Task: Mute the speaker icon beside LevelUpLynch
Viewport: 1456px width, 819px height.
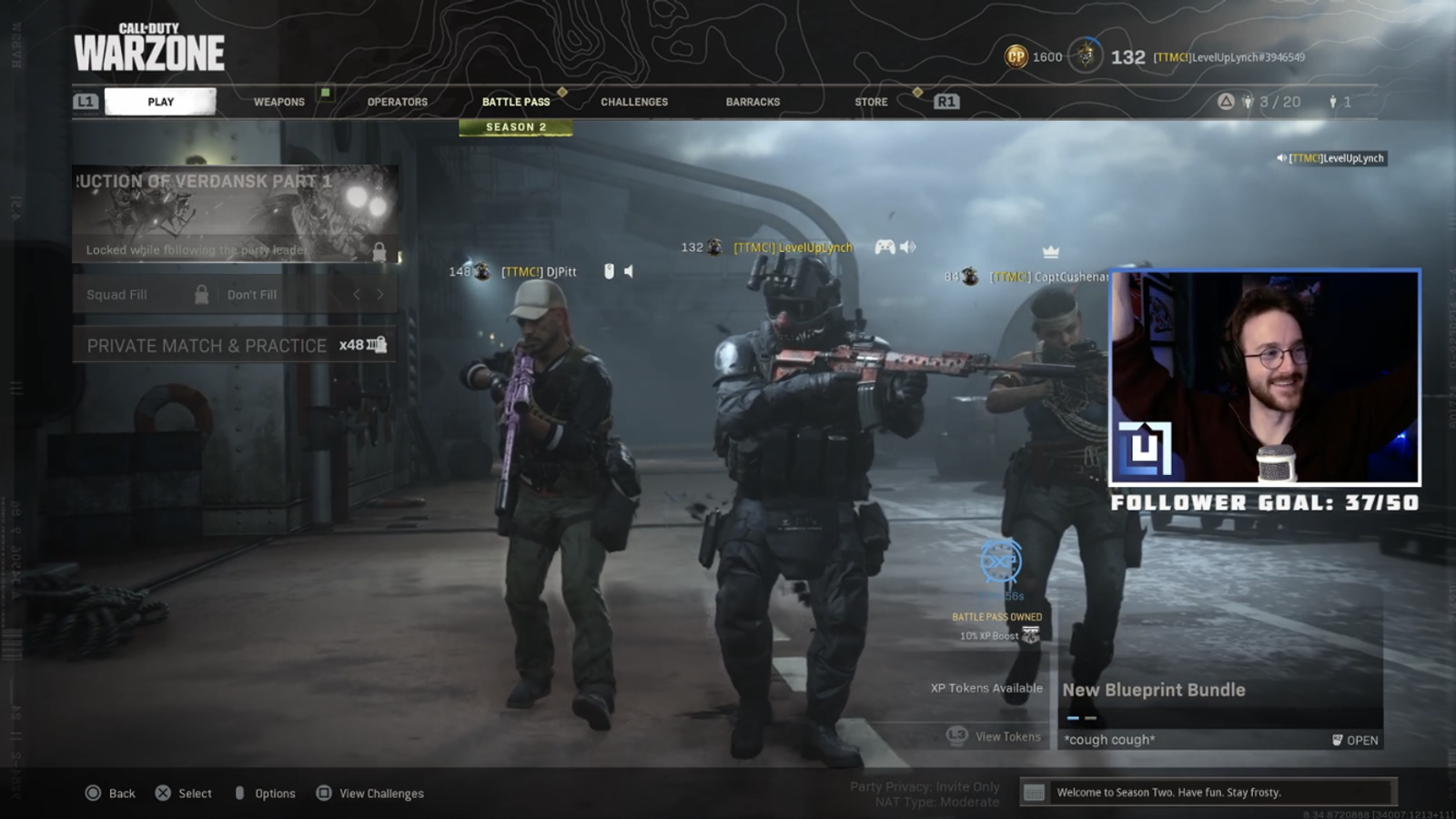Action: coord(907,247)
